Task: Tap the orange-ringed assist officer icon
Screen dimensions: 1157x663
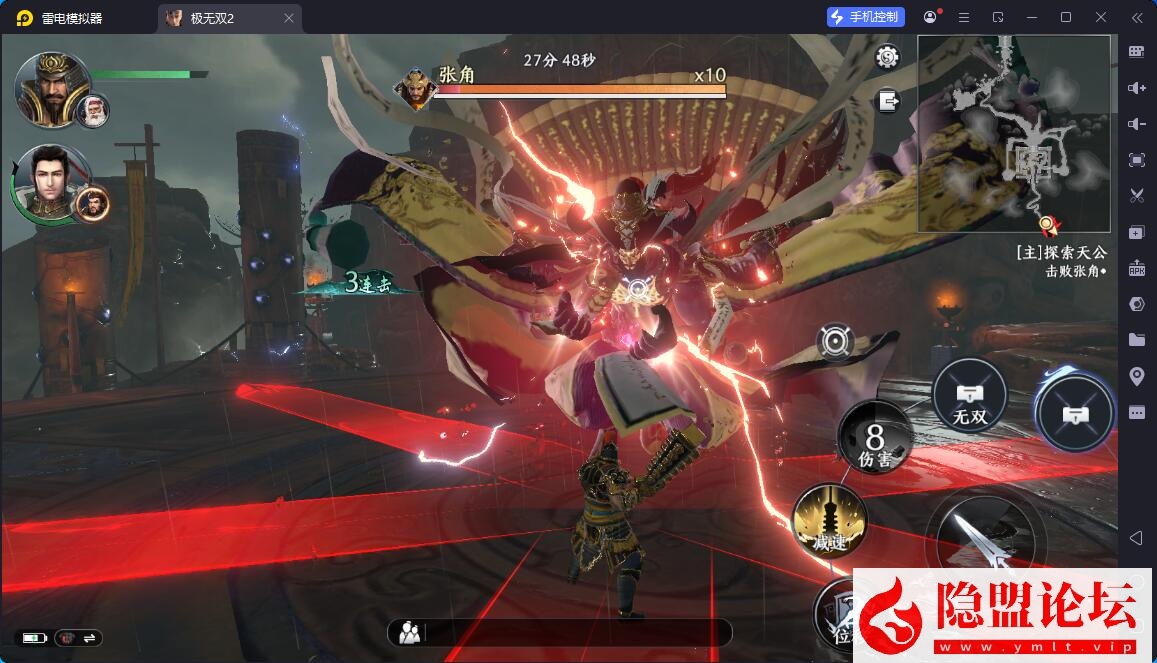Action: click(93, 203)
